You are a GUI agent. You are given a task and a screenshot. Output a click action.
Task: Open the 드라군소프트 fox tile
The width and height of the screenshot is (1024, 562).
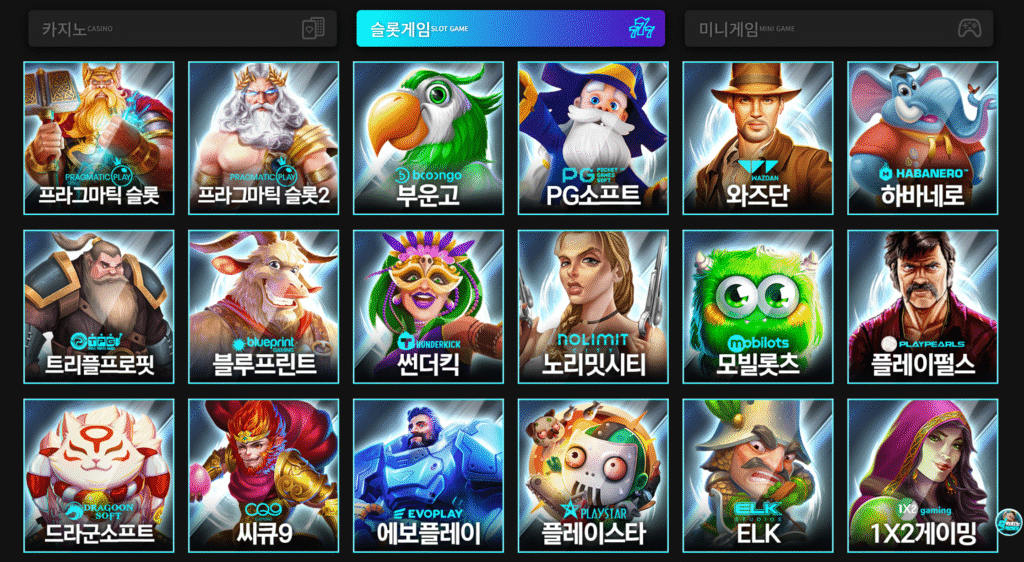point(99,476)
